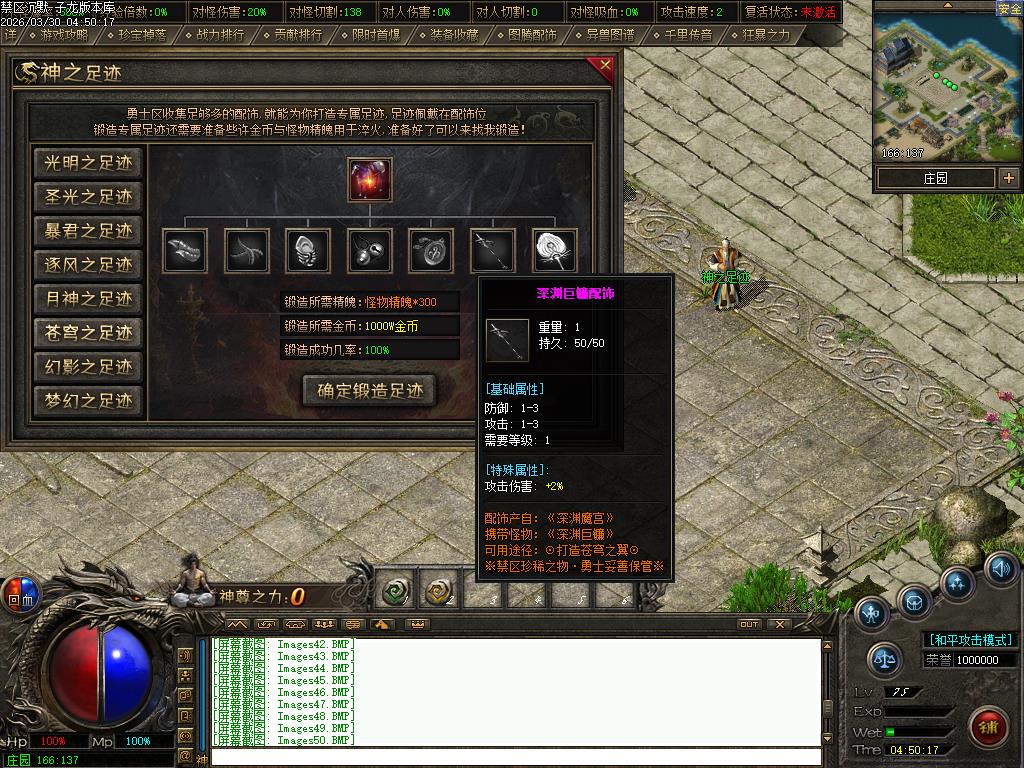Open the 梦幻之足迹 category

click(88, 401)
